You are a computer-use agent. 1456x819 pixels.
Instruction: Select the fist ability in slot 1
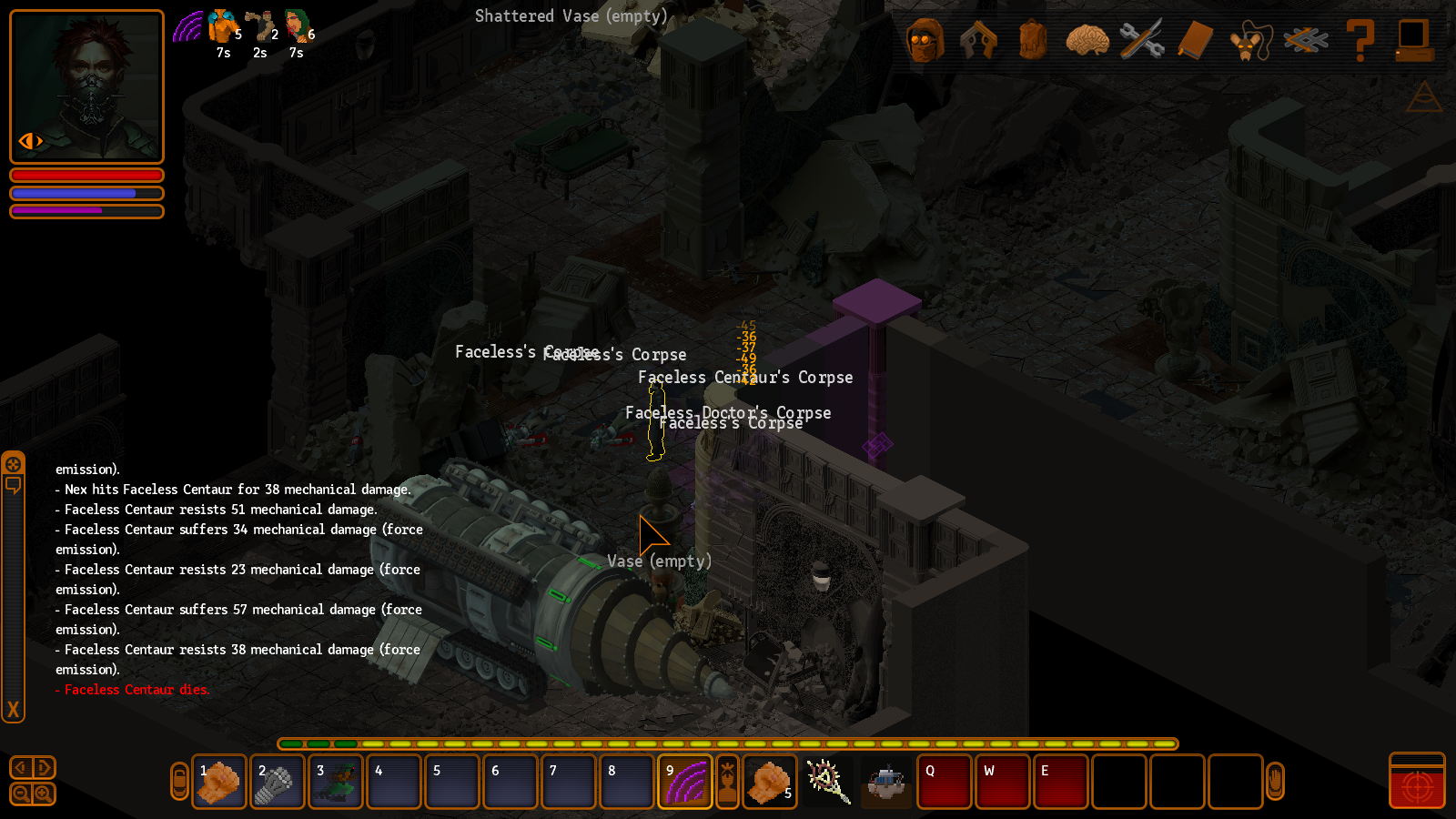point(219,782)
